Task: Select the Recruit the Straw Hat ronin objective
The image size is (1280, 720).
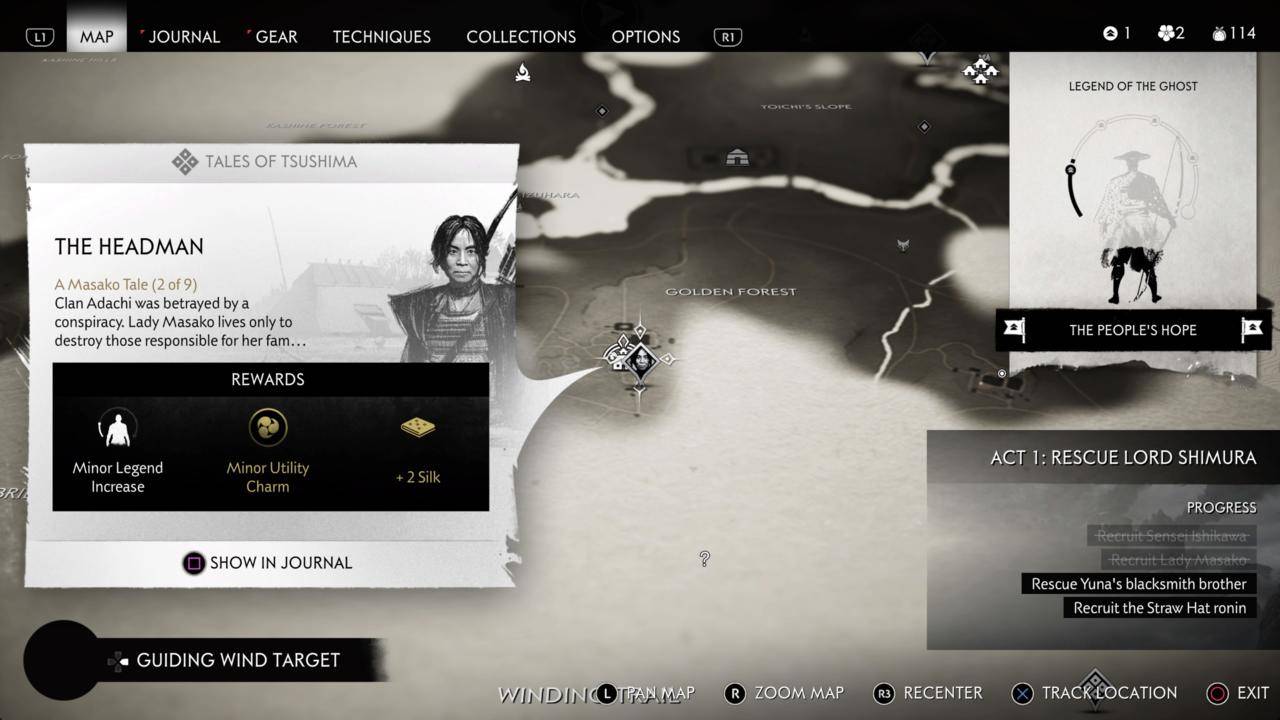Action: pyautogui.click(x=1159, y=608)
